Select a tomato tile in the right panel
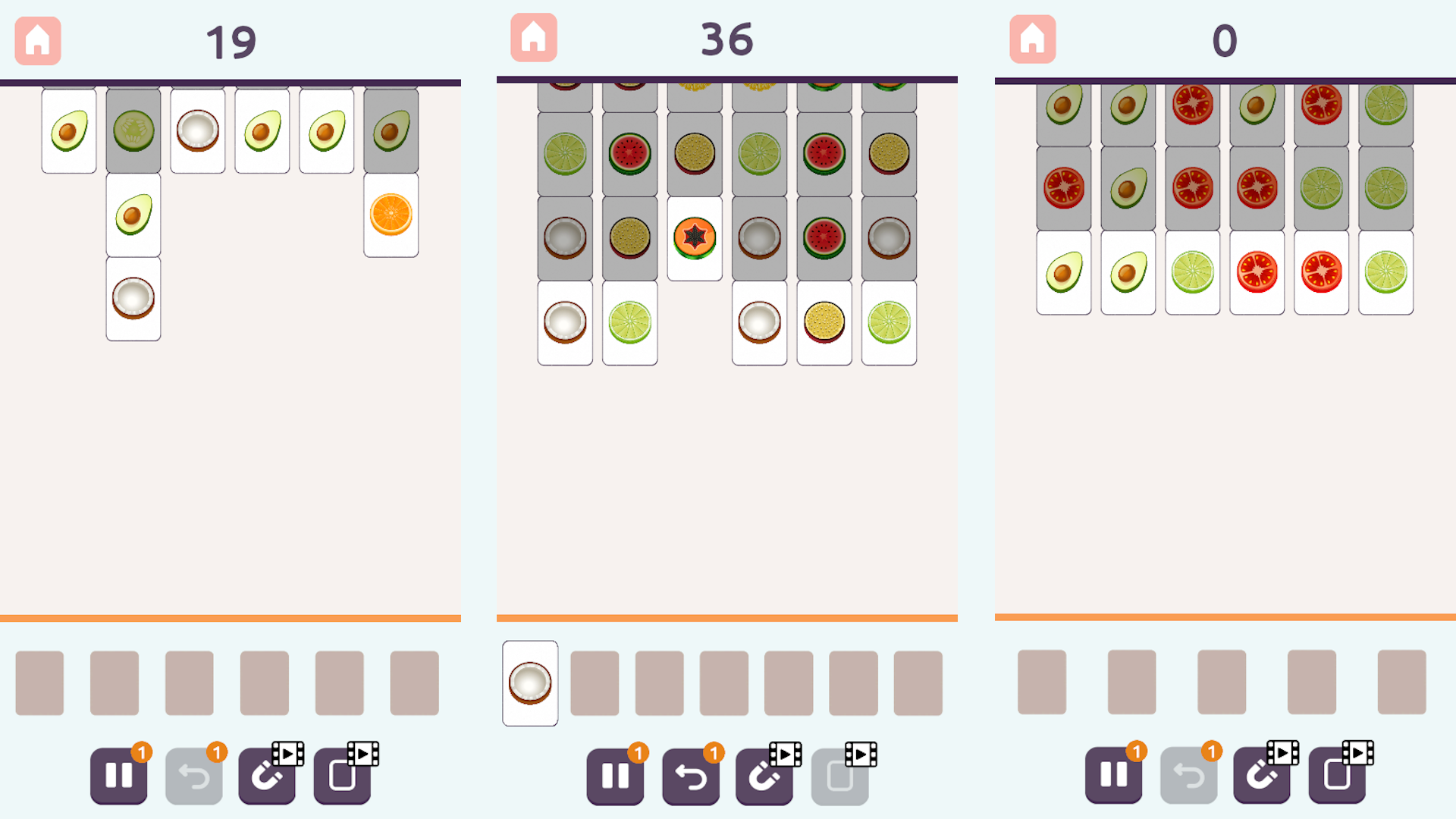1456x819 pixels. [1257, 273]
